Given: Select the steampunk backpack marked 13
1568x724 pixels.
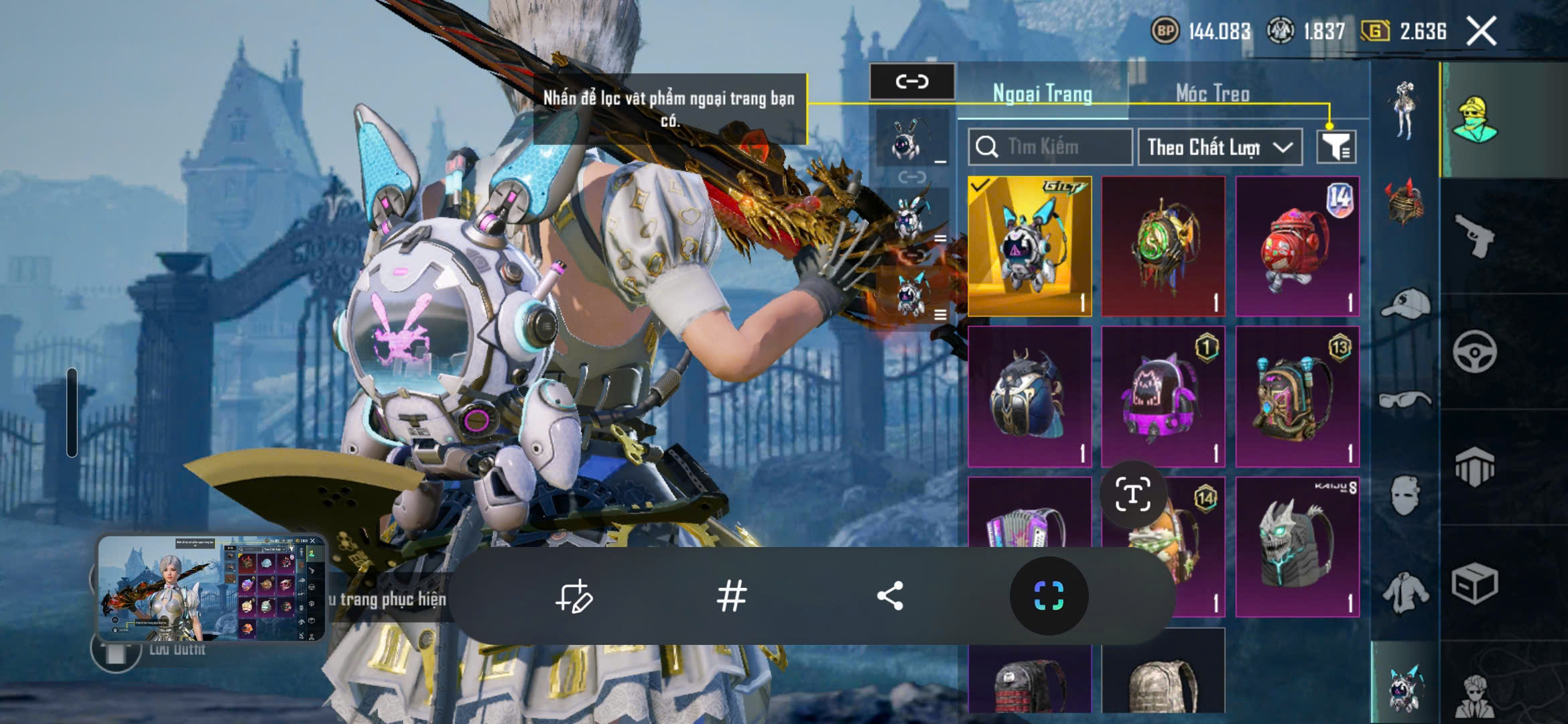Looking at the screenshot, I should 1297,397.
